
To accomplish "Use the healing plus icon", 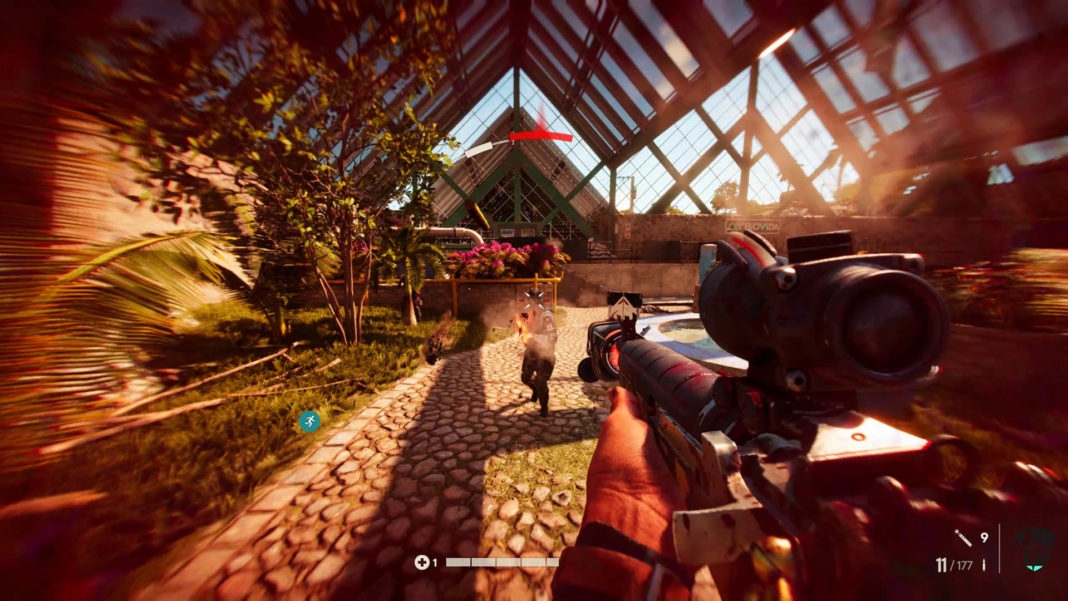I will tap(422, 562).
